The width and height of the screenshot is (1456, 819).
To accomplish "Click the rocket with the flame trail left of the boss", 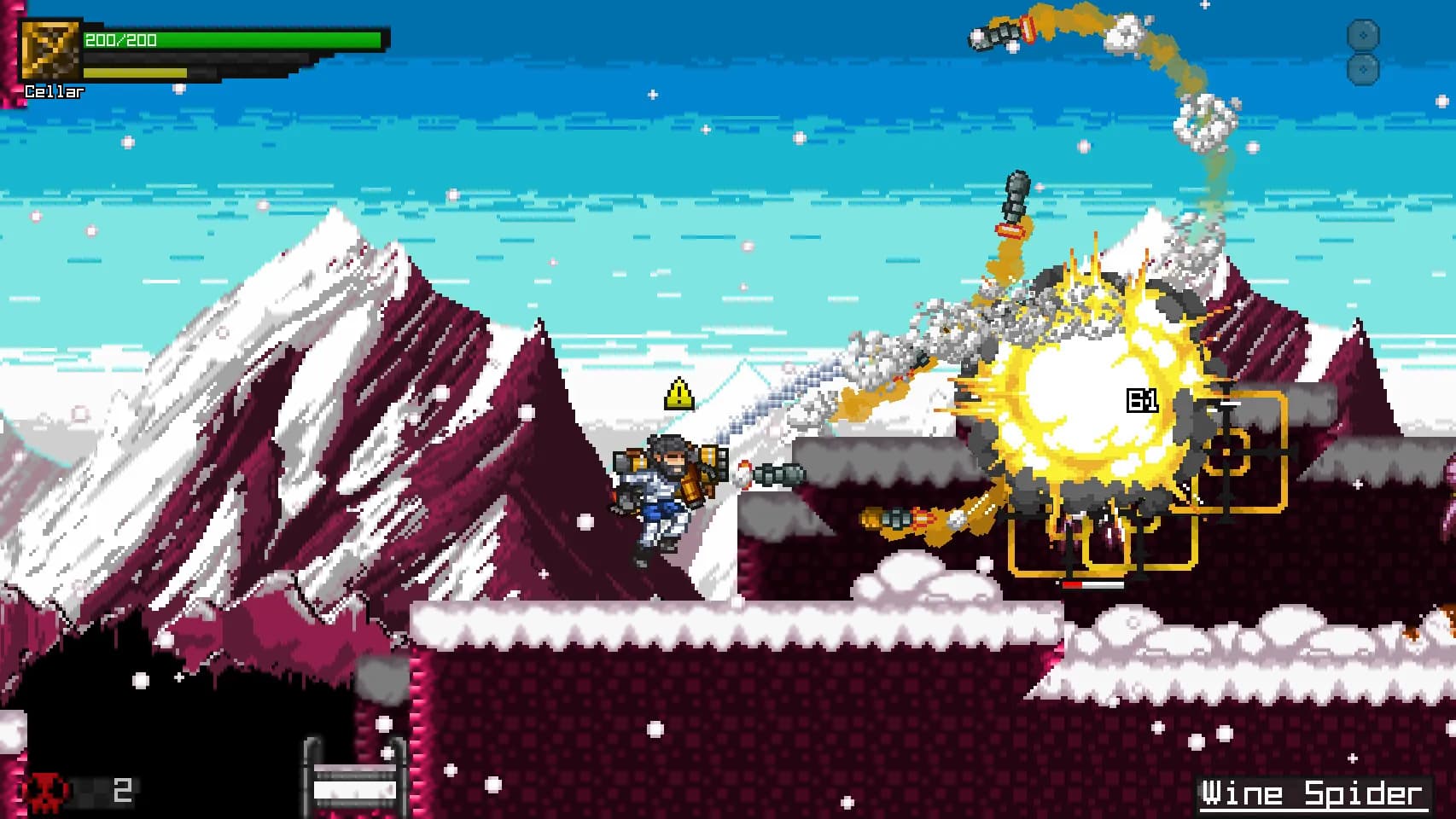I will (x=900, y=516).
